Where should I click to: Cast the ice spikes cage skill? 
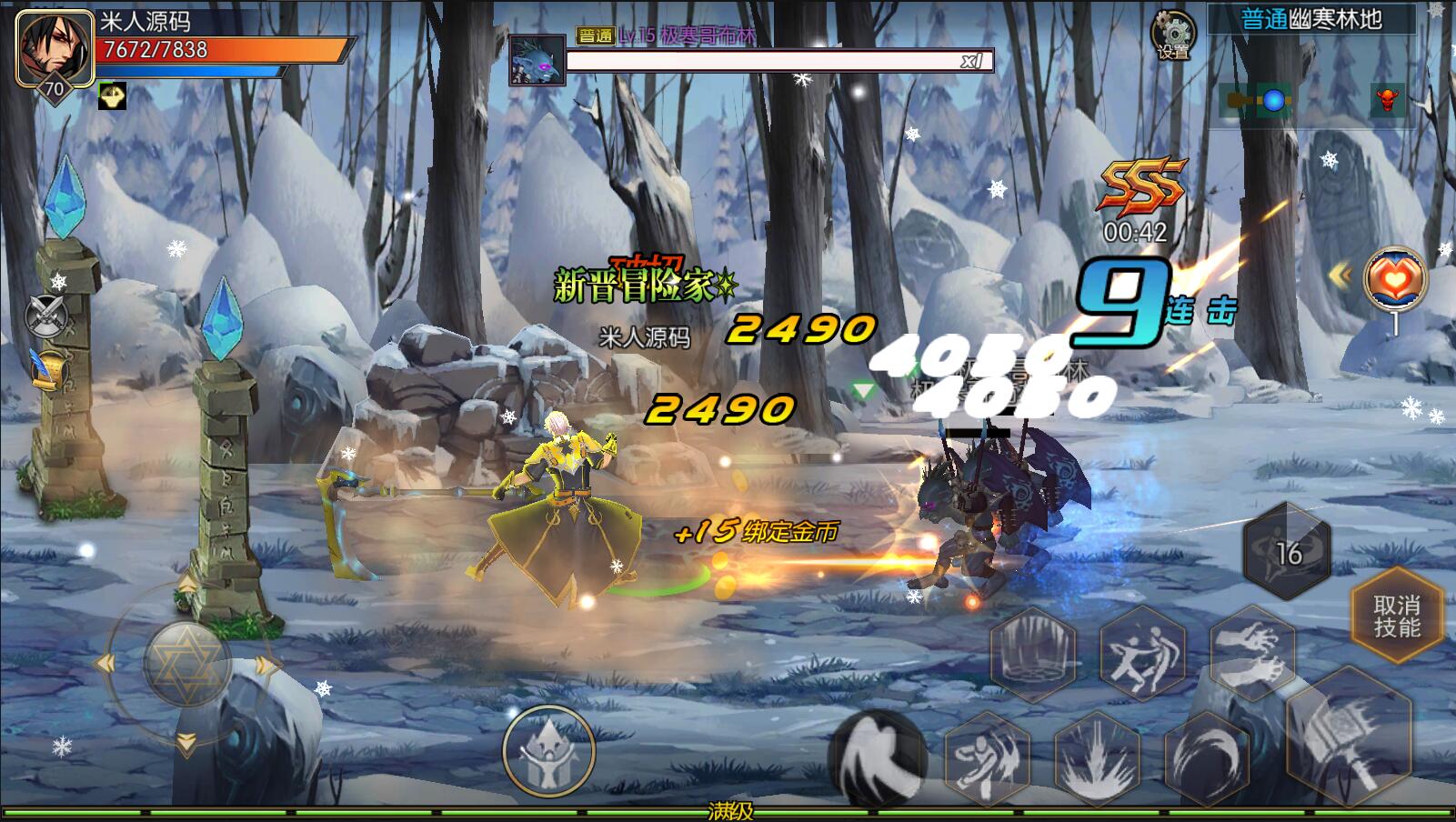[1033, 652]
